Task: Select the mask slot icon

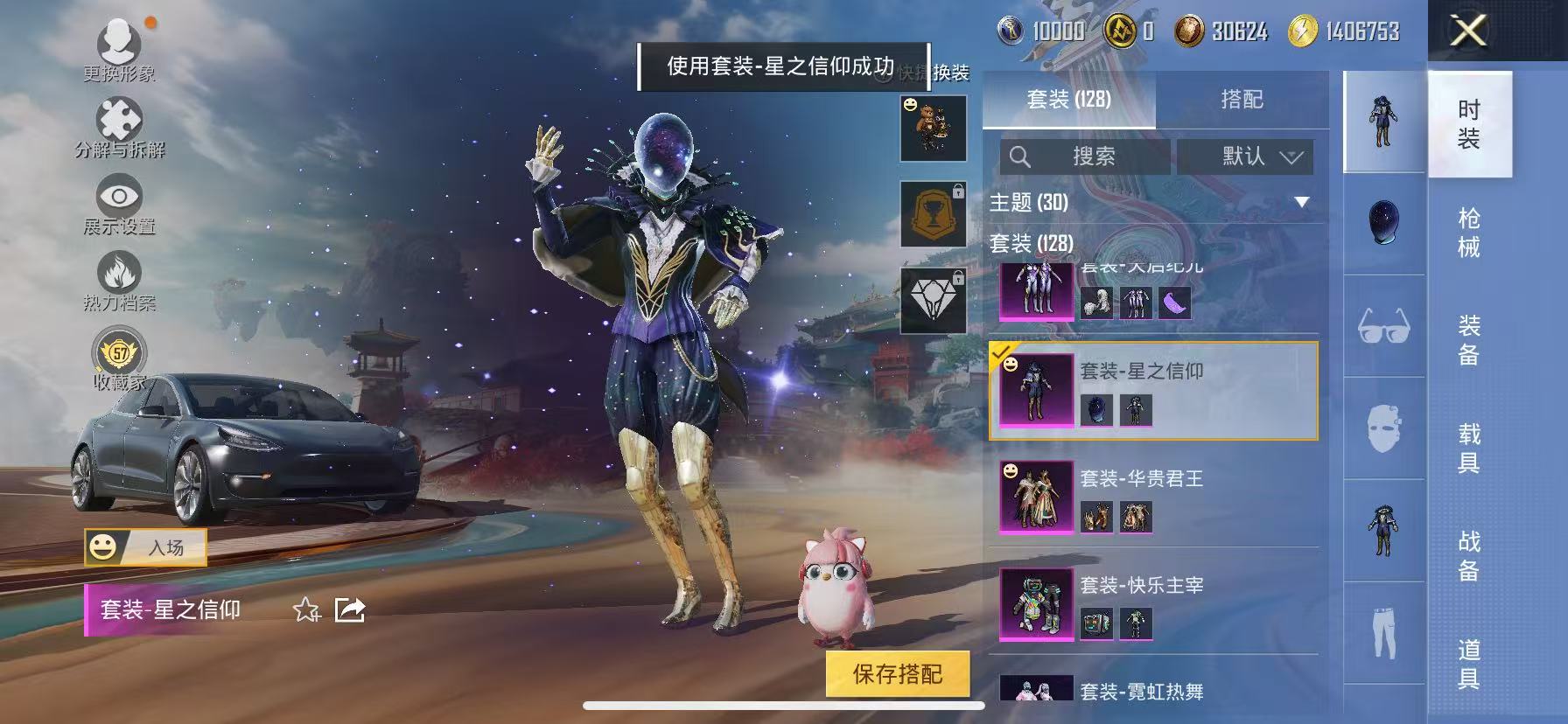Action: pyautogui.click(x=1382, y=427)
